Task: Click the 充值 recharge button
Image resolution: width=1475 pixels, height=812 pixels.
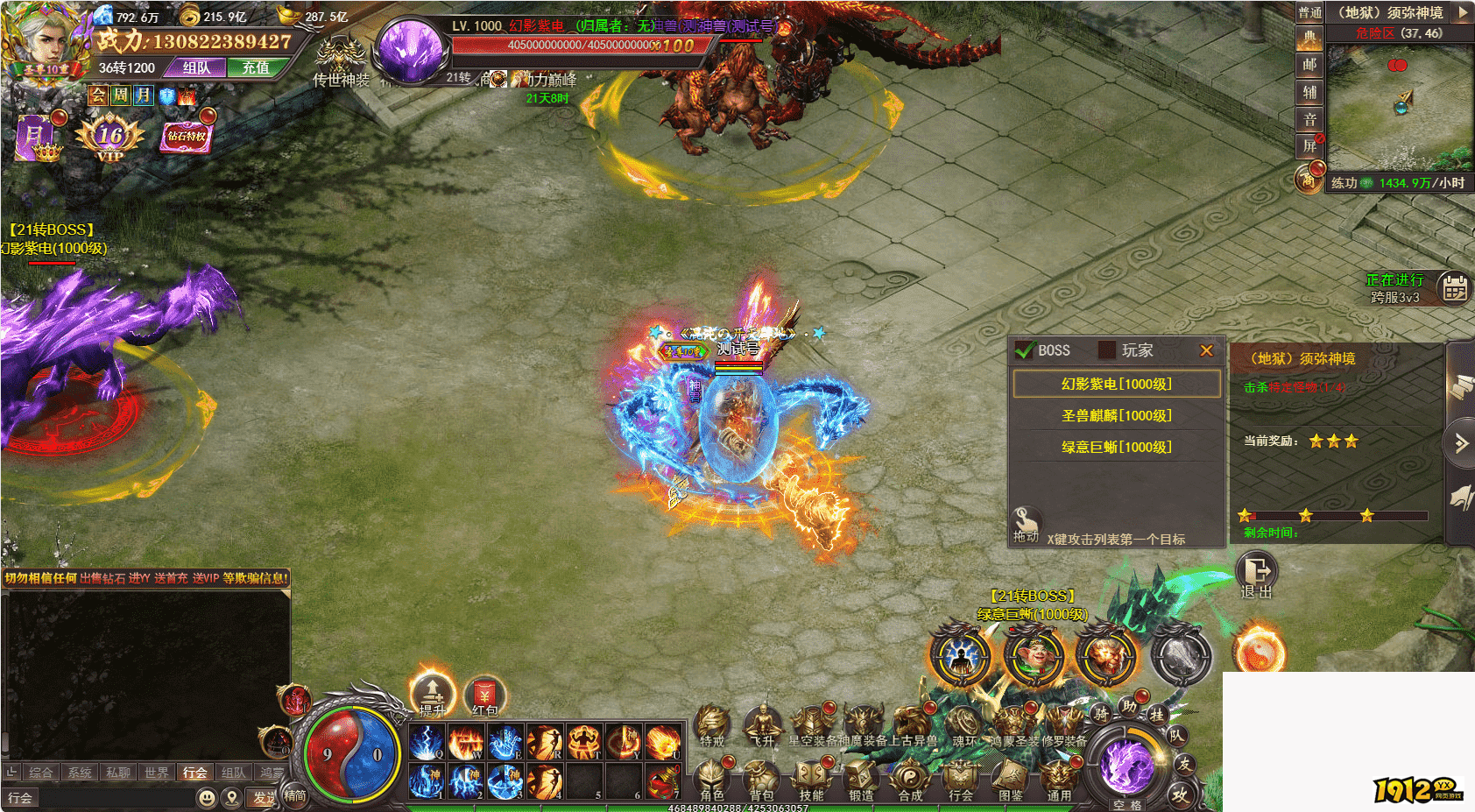Action: (x=256, y=67)
